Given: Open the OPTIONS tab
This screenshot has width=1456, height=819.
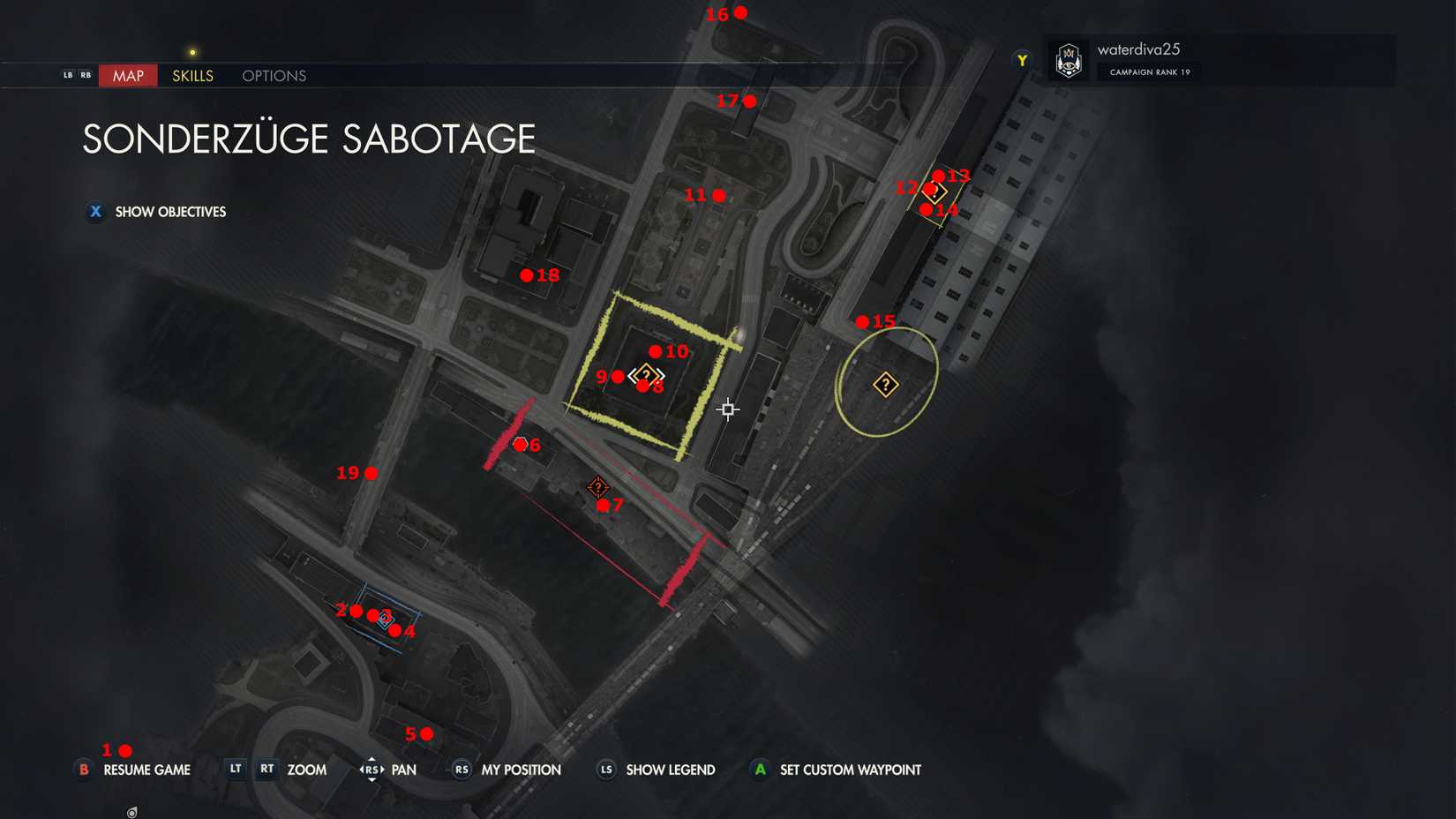Looking at the screenshot, I should pyautogui.click(x=273, y=75).
